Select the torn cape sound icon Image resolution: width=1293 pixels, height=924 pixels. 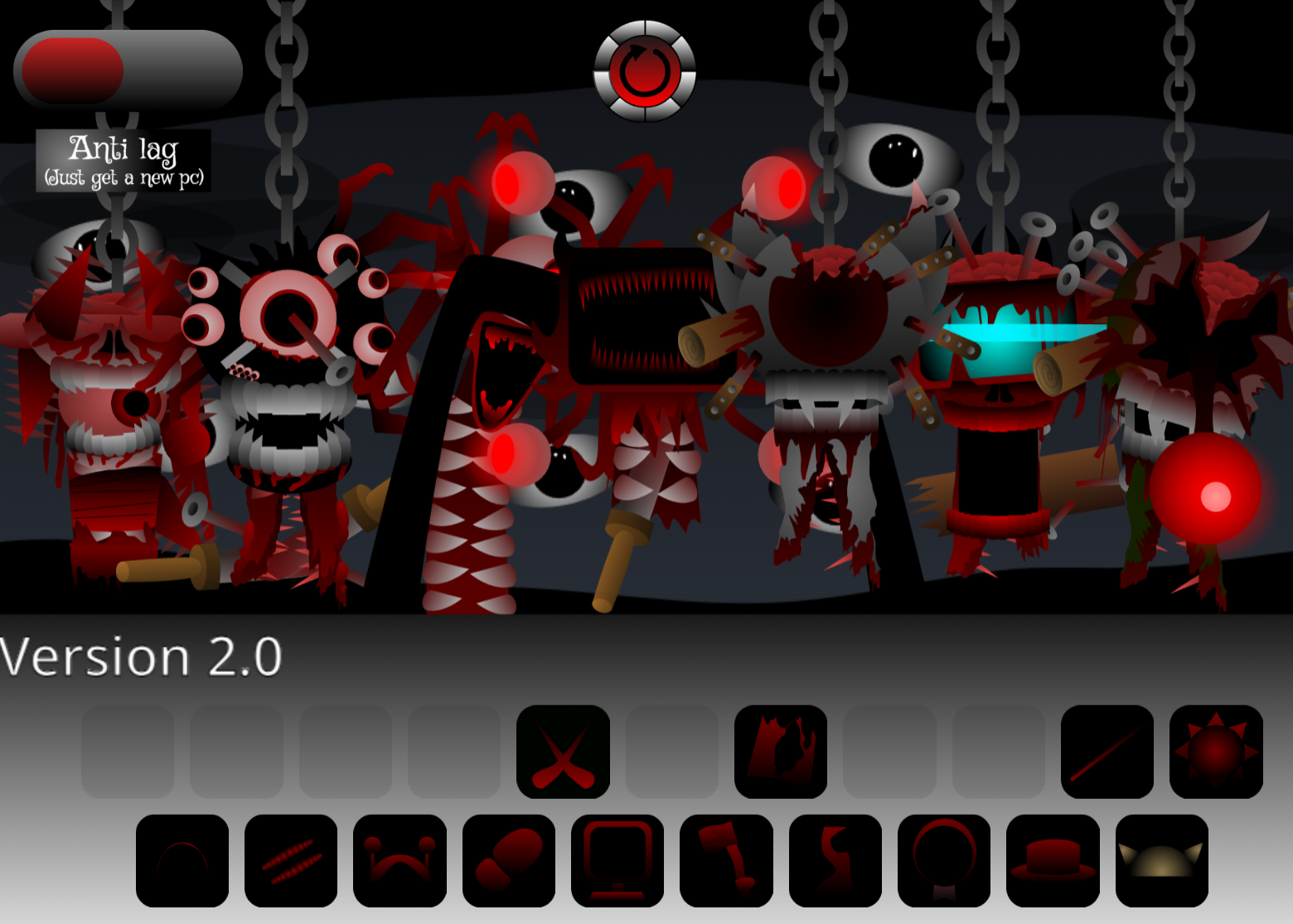pyautogui.click(x=781, y=752)
